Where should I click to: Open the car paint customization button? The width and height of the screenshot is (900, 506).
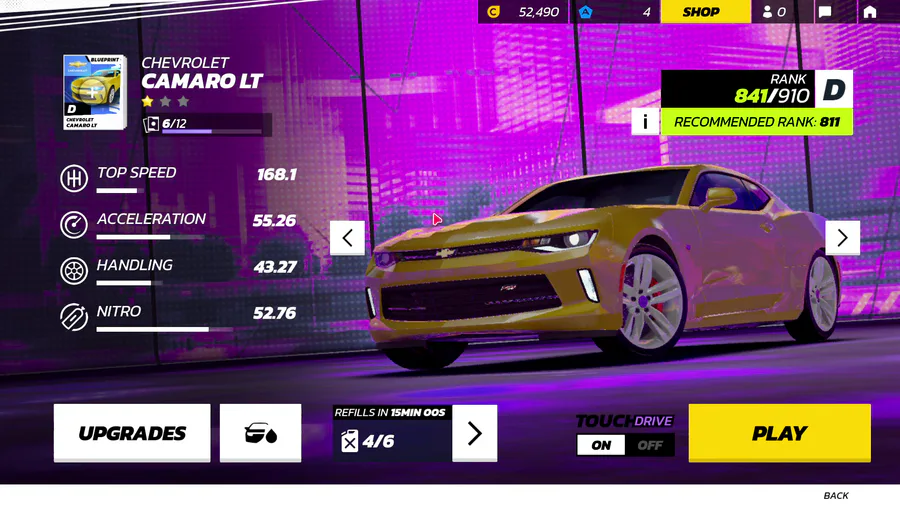click(260, 433)
